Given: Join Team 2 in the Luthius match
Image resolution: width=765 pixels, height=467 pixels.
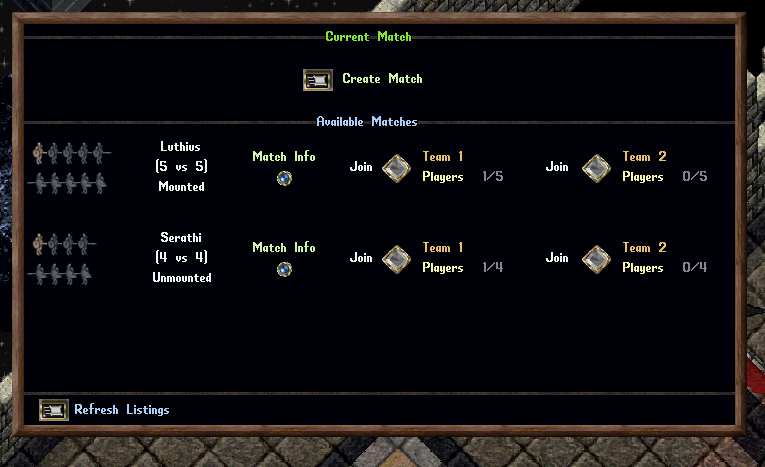Looking at the screenshot, I should point(596,168).
